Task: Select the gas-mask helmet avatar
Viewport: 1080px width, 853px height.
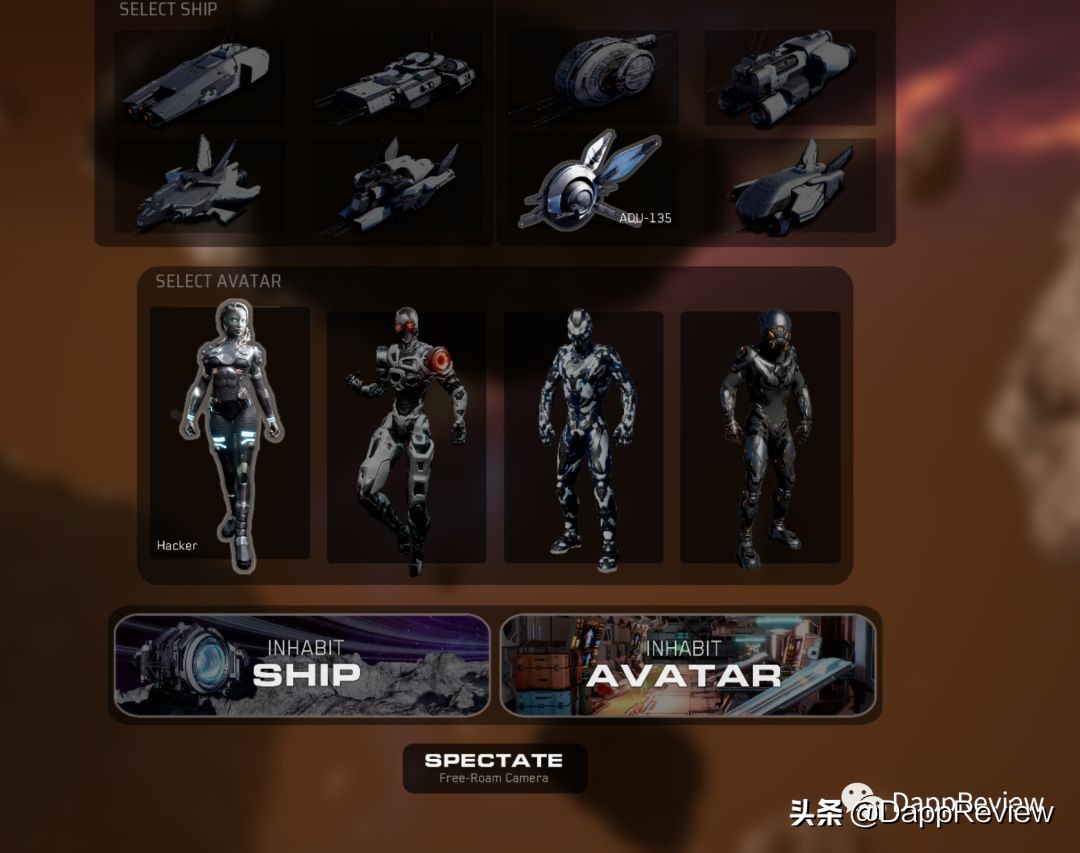Action: click(x=760, y=437)
